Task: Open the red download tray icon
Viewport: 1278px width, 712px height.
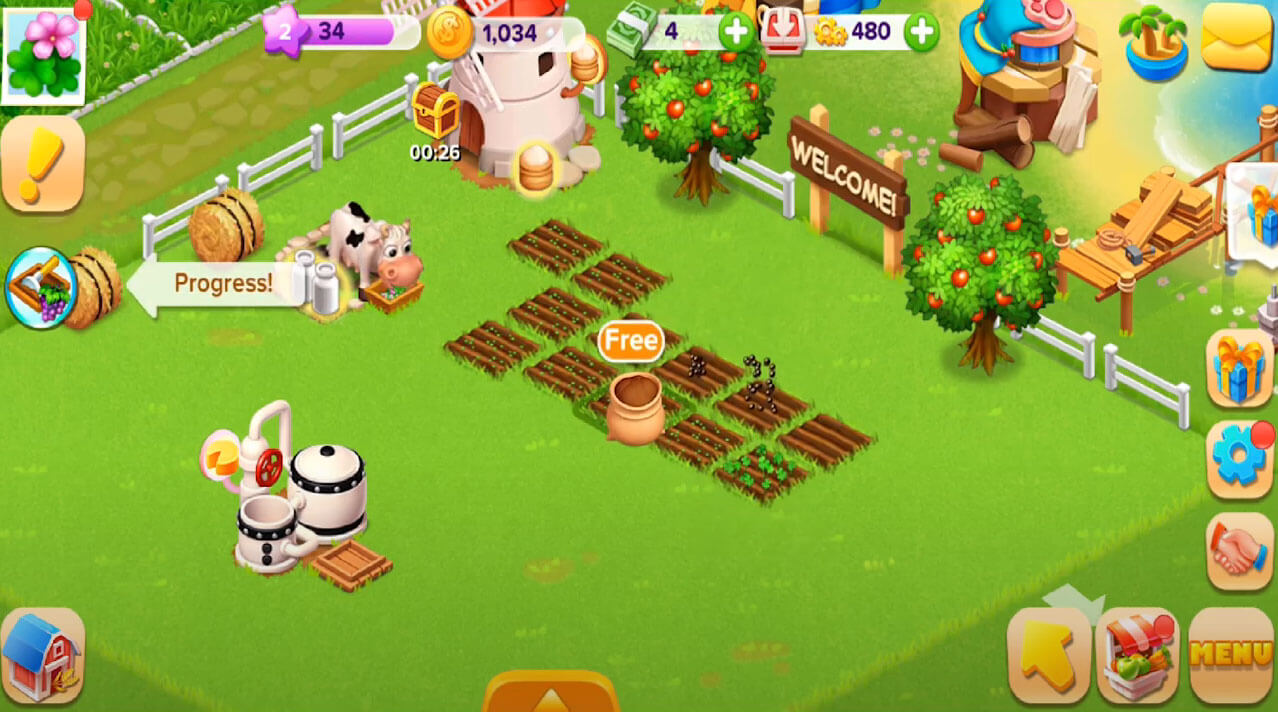Action: 783,31
